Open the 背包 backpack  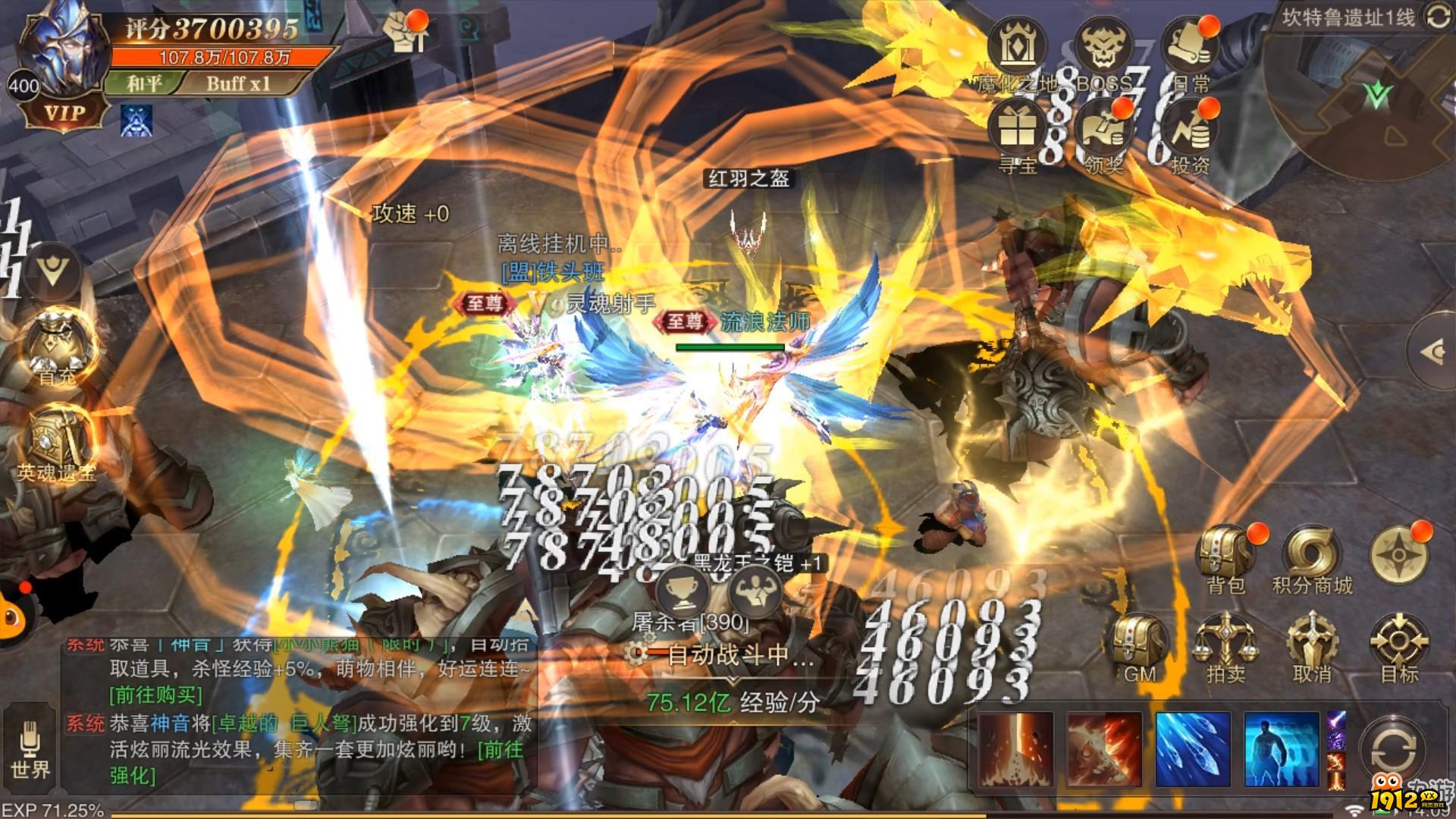[1225, 557]
